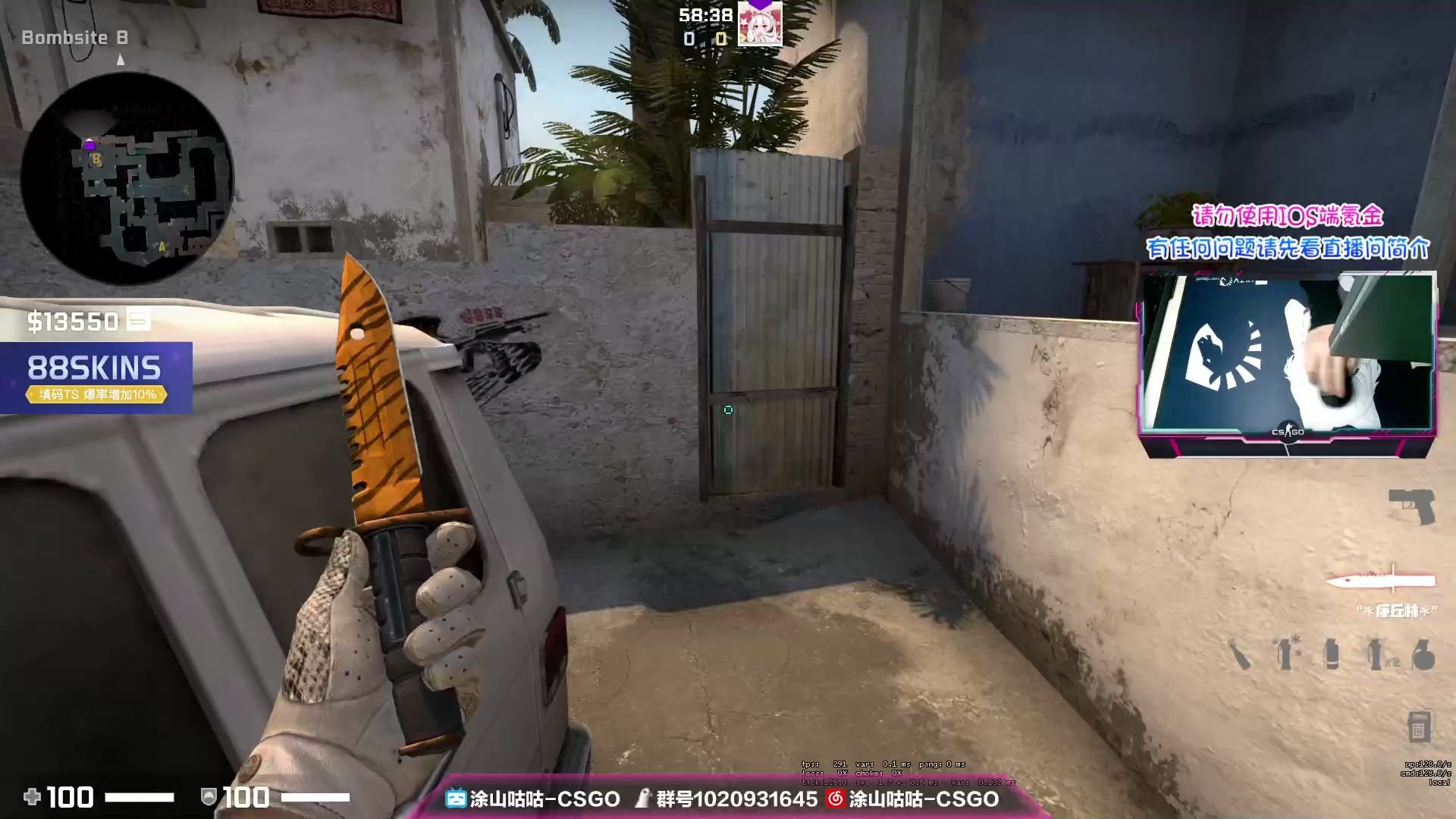
Task: Click the defuse kit icon
Action: [x=1420, y=724]
